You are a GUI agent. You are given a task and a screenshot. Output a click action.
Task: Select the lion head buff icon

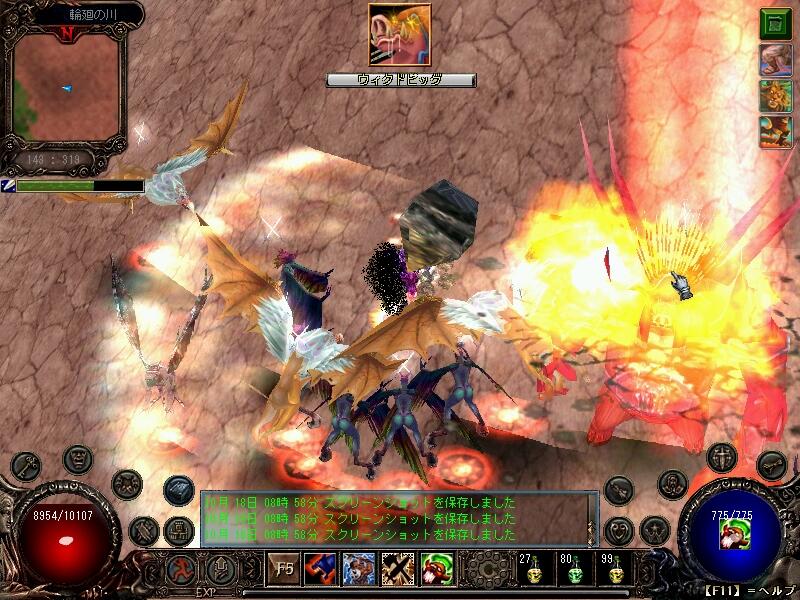point(775,97)
